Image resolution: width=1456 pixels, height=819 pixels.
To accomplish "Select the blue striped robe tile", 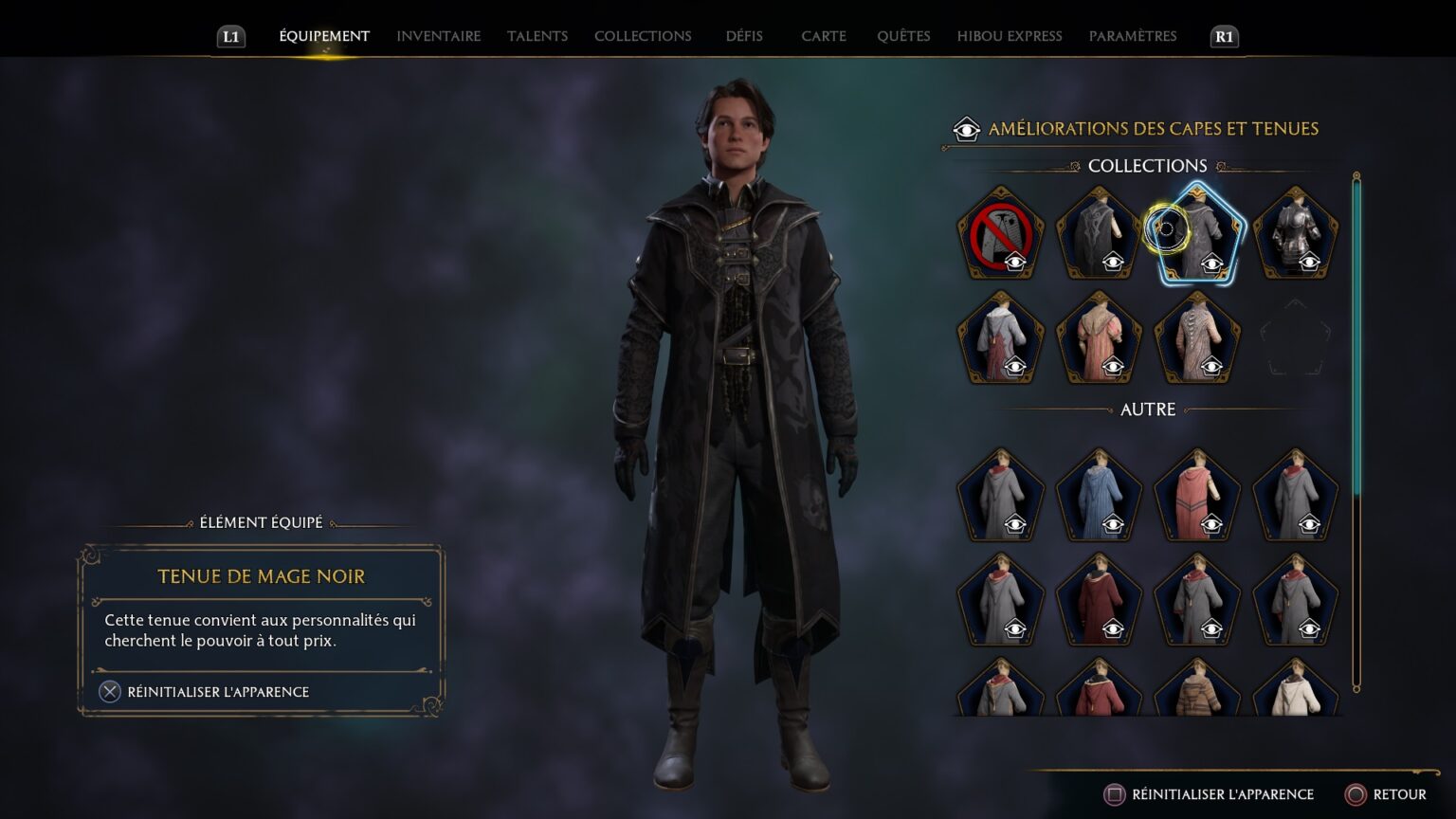I will pyautogui.click(x=1099, y=497).
